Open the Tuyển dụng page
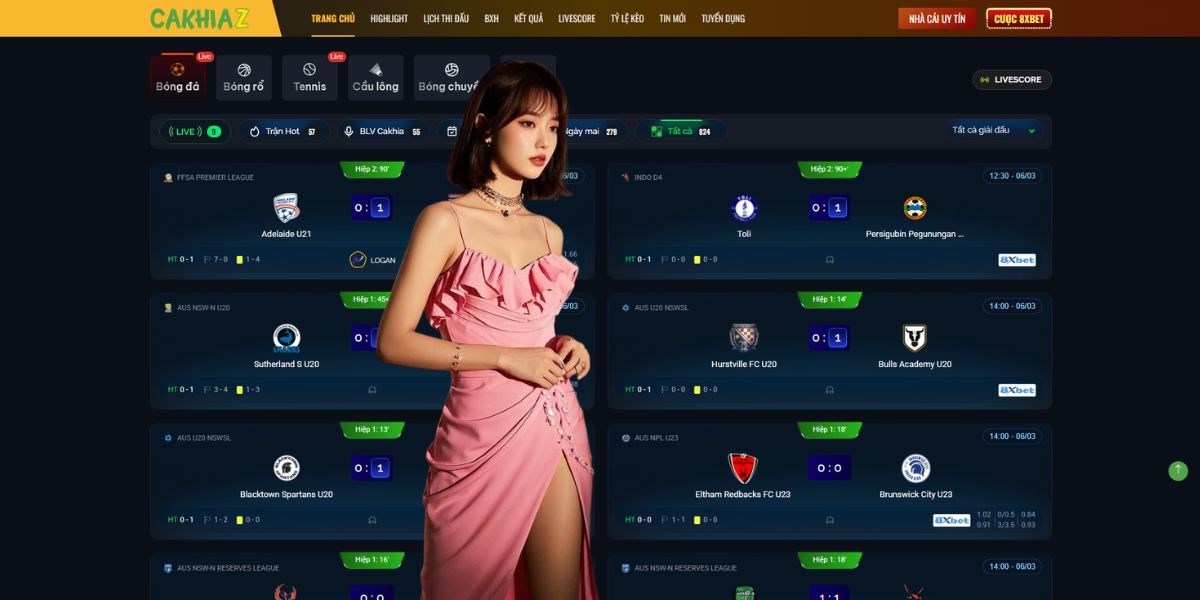The image size is (1200, 600). (x=723, y=18)
